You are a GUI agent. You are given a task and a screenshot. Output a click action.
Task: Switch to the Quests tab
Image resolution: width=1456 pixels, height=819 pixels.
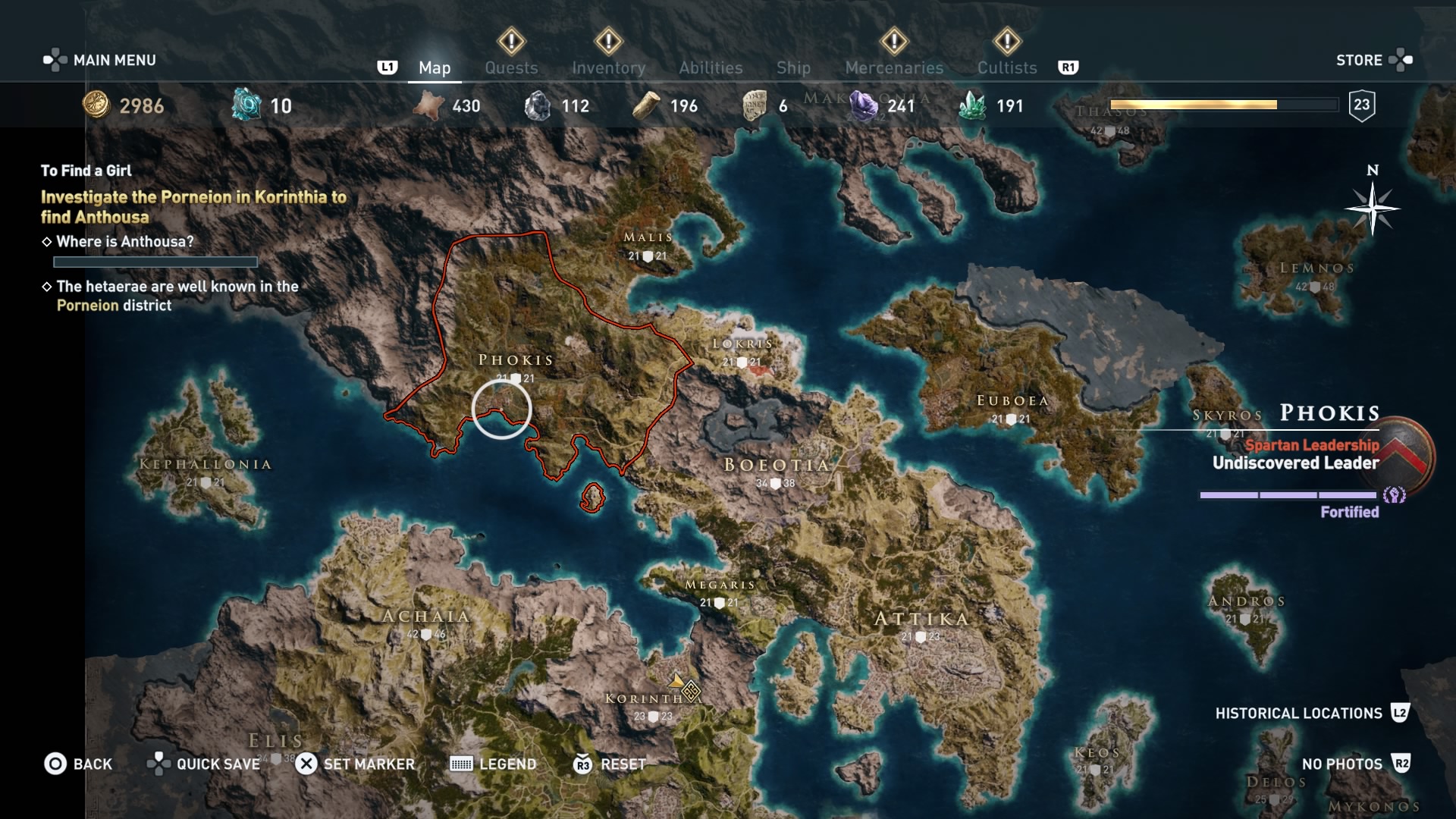(511, 67)
